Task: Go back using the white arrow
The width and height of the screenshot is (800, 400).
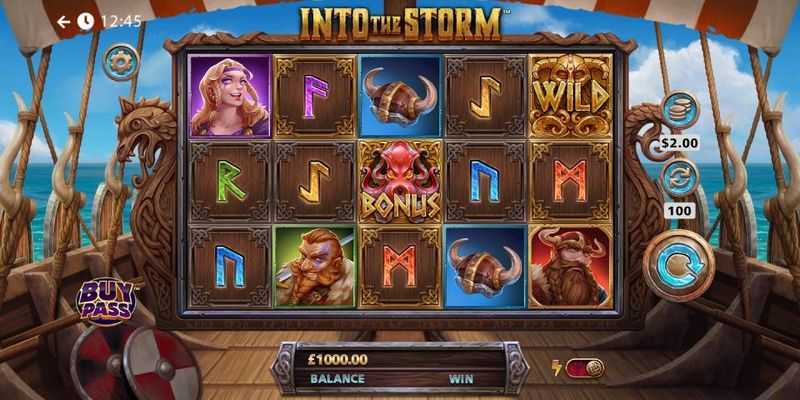Action: [x=64, y=21]
